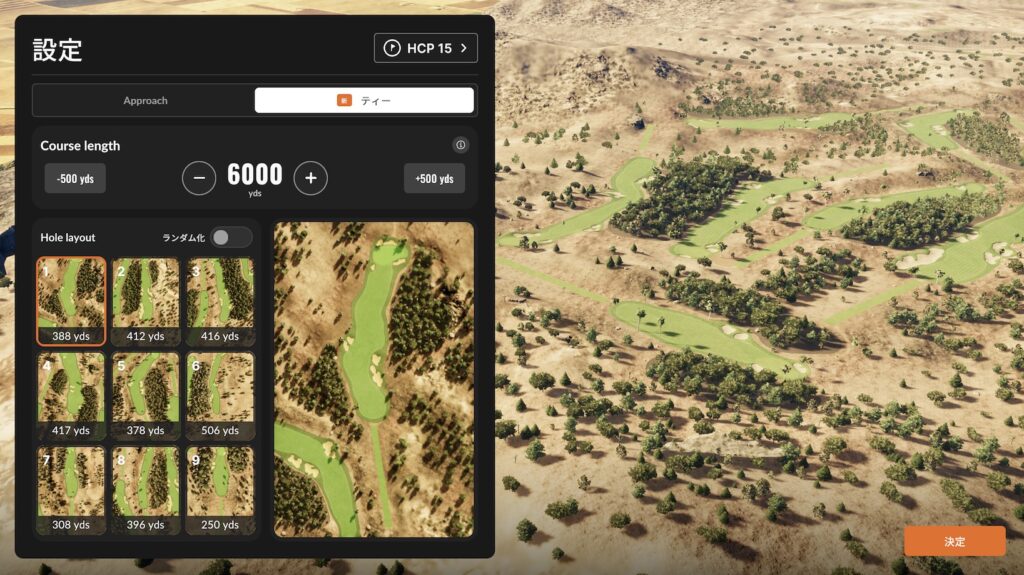Select hole 1 thumbnail, 388 yds

tap(71, 301)
